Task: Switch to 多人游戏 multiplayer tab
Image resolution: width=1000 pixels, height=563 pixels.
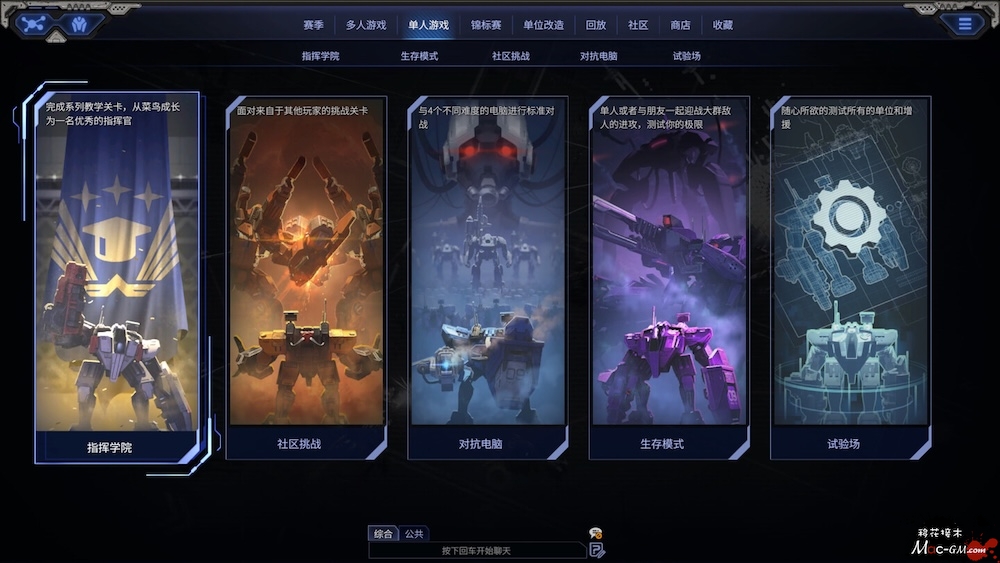Action: [366, 25]
